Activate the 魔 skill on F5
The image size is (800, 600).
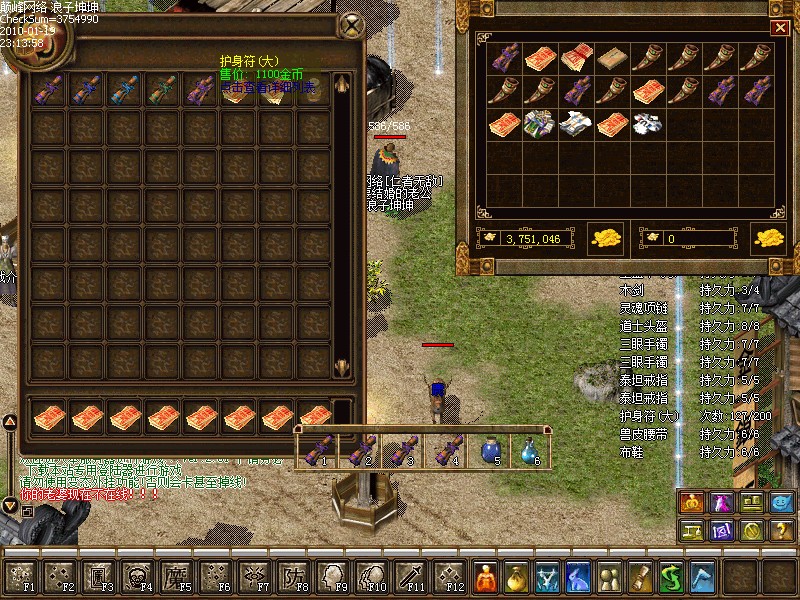pyautogui.click(x=176, y=577)
